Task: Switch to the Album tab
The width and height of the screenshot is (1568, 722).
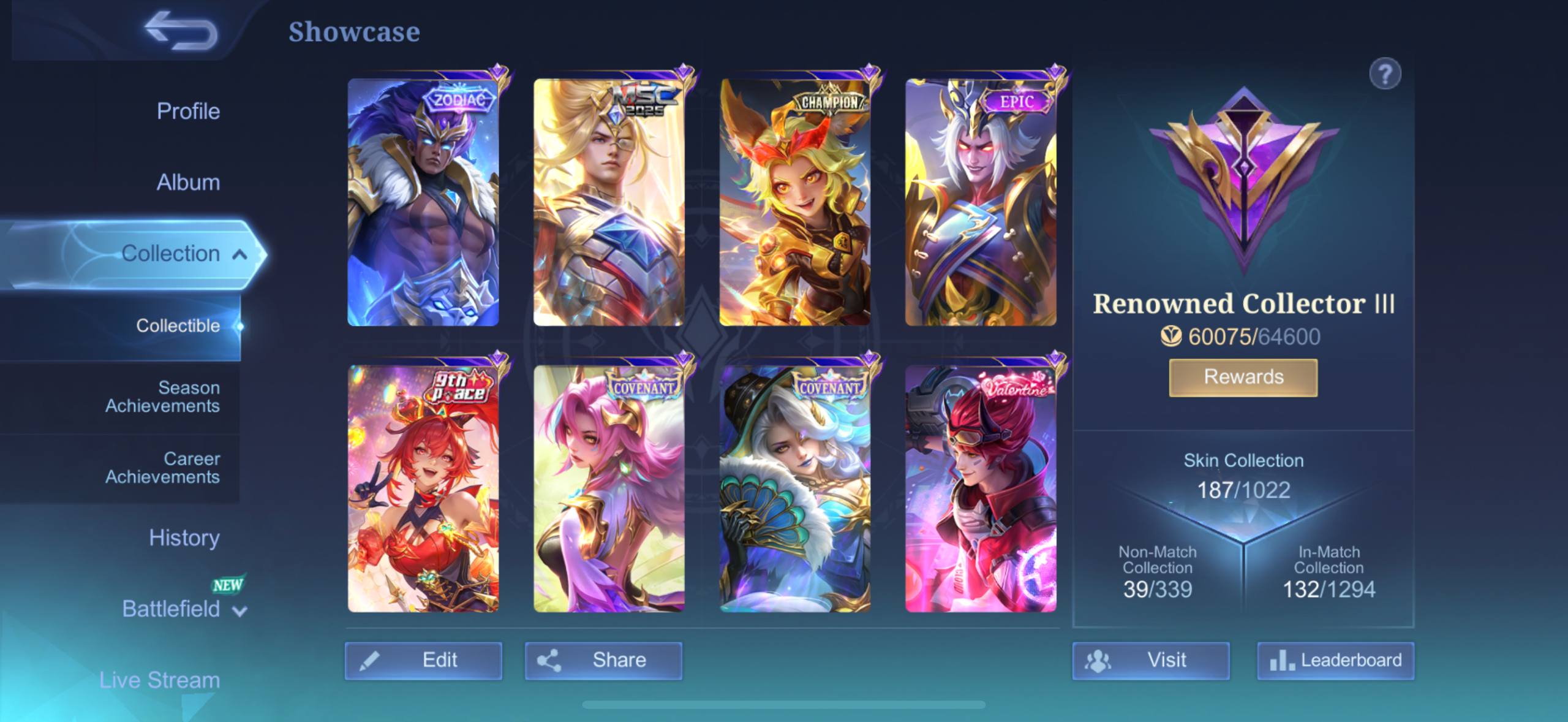Action: (x=188, y=183)
